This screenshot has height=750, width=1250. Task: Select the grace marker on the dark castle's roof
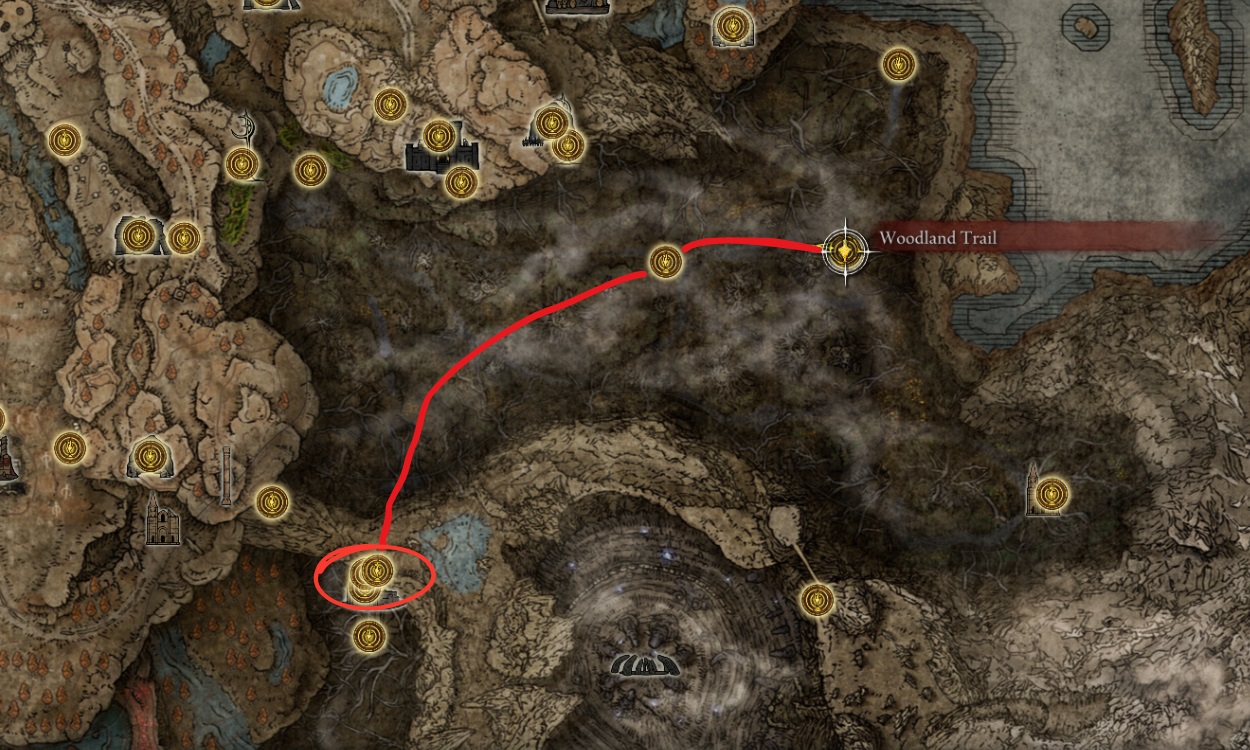click(x=439, y=136)
